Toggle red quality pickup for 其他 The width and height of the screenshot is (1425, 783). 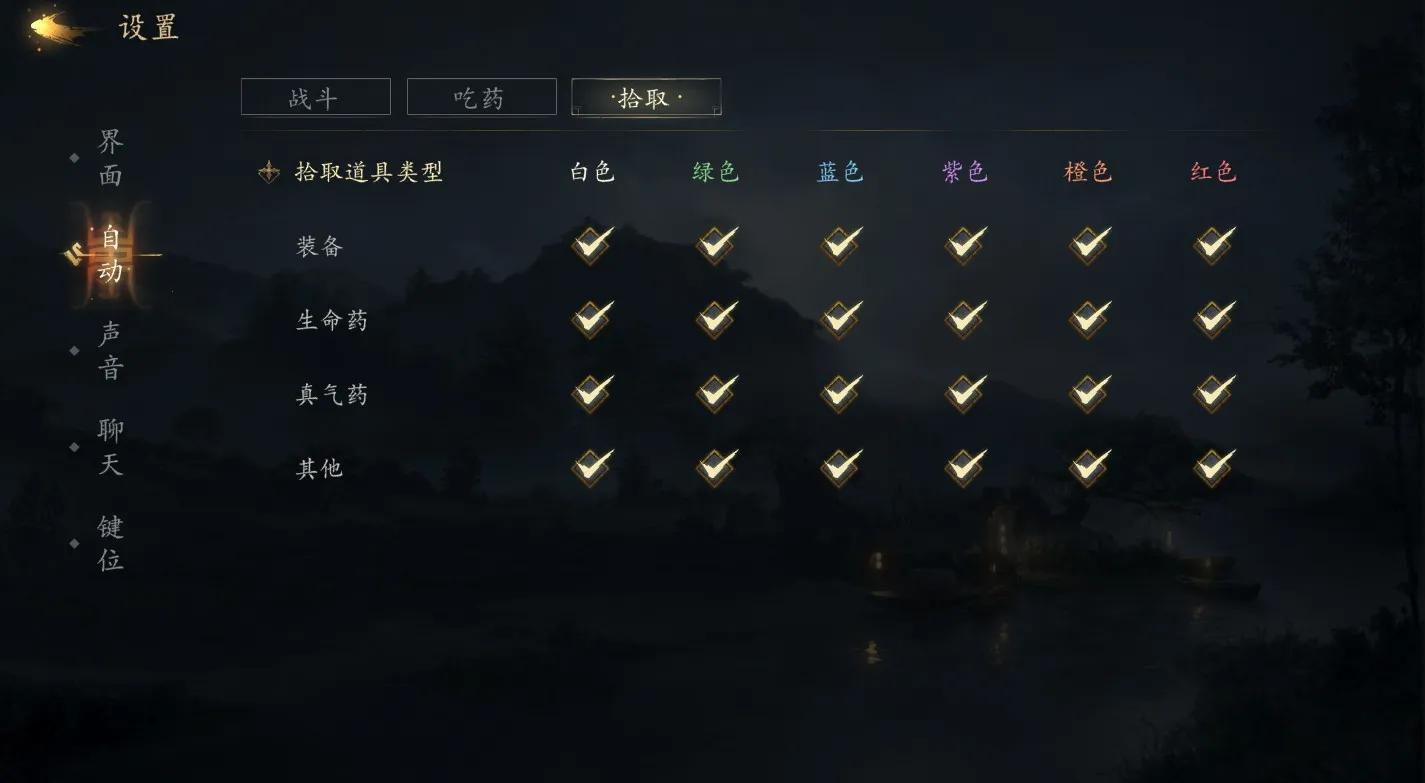[1212, 467]
